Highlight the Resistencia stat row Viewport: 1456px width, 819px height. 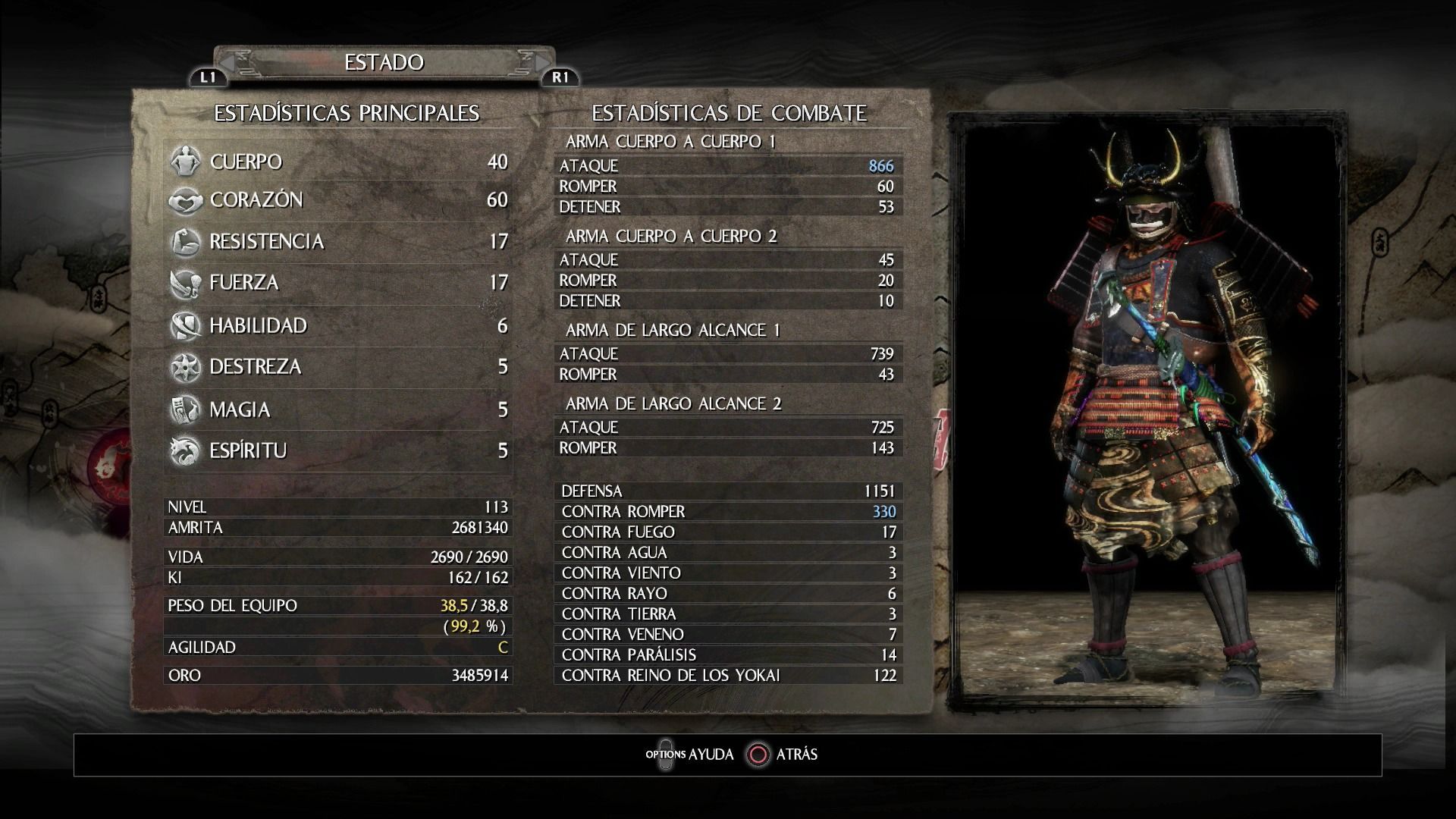click(338, 241)
